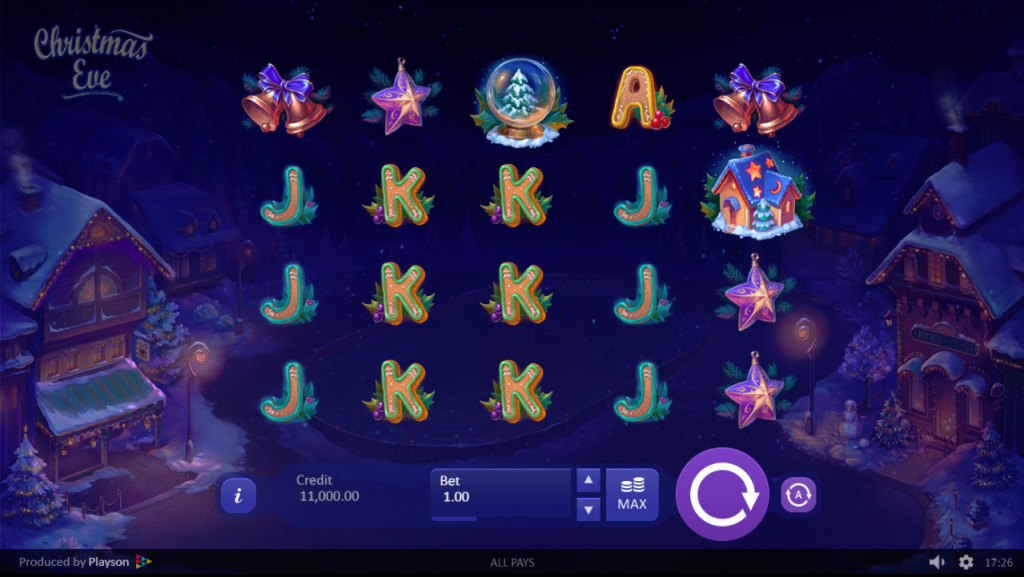Set the bet to MAX
The width and height of the screenshot is (1024, 577).
pos(632,494)
